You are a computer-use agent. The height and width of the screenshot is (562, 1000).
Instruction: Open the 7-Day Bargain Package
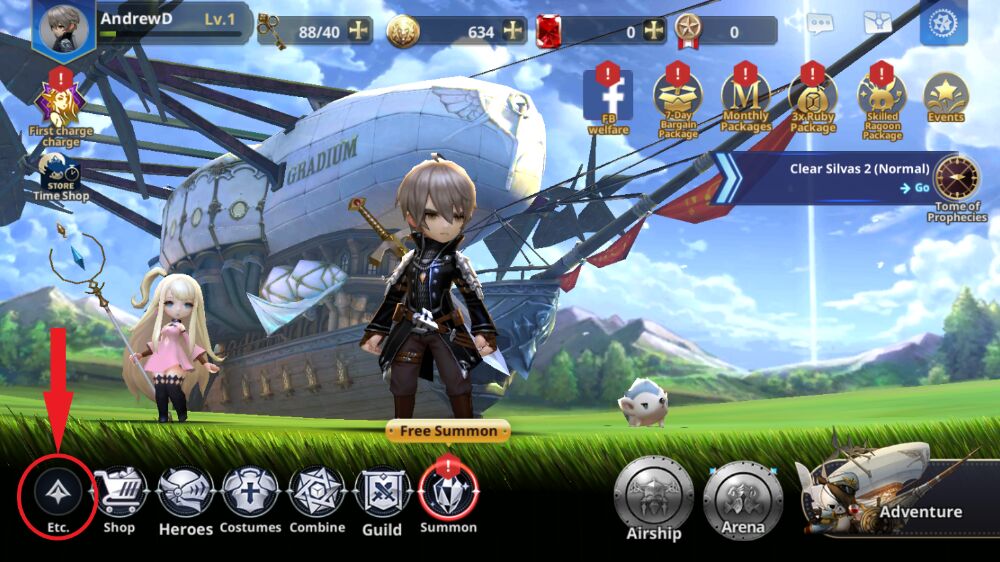coord(678,97)
